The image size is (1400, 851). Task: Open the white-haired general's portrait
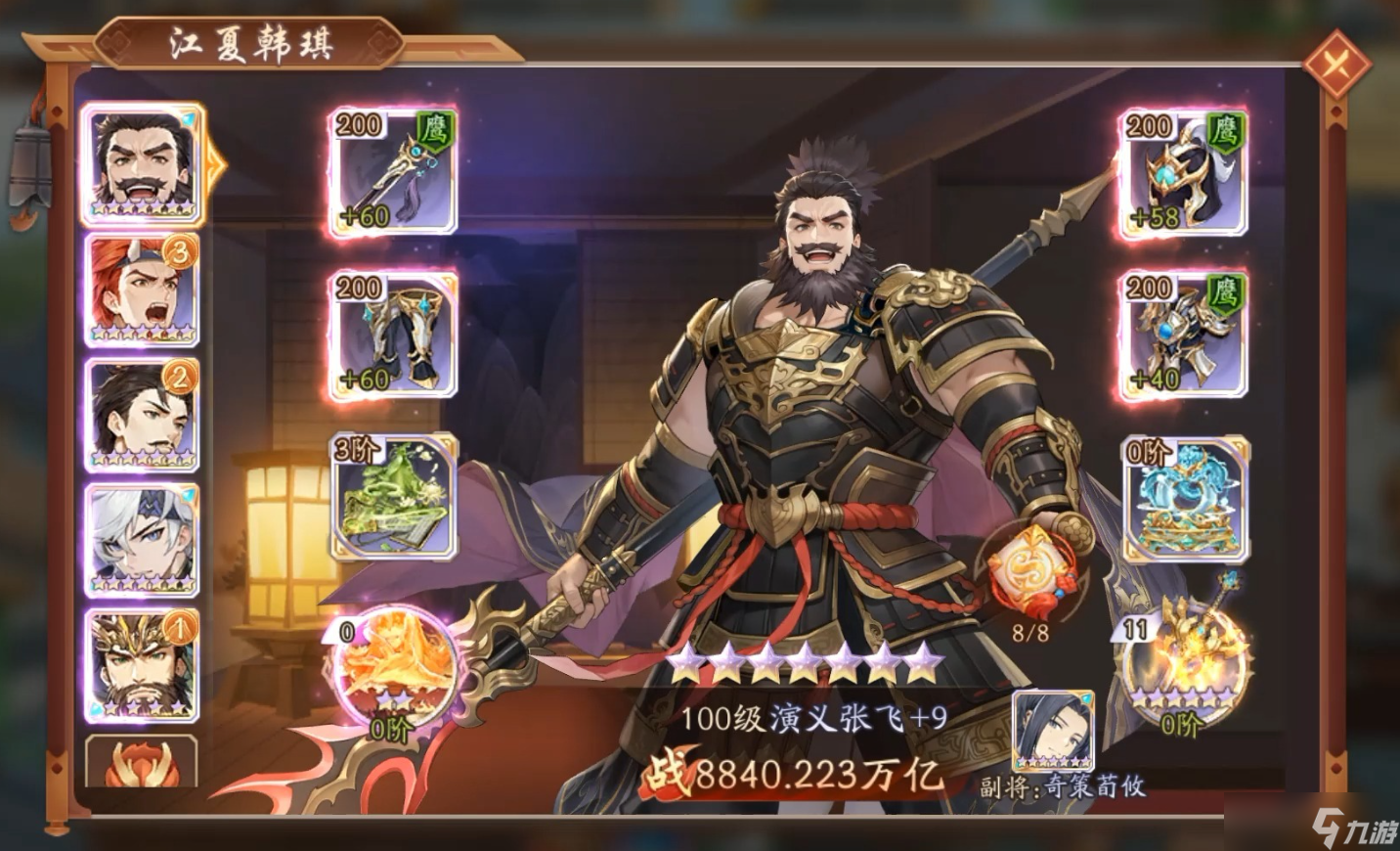coord(143,539)
